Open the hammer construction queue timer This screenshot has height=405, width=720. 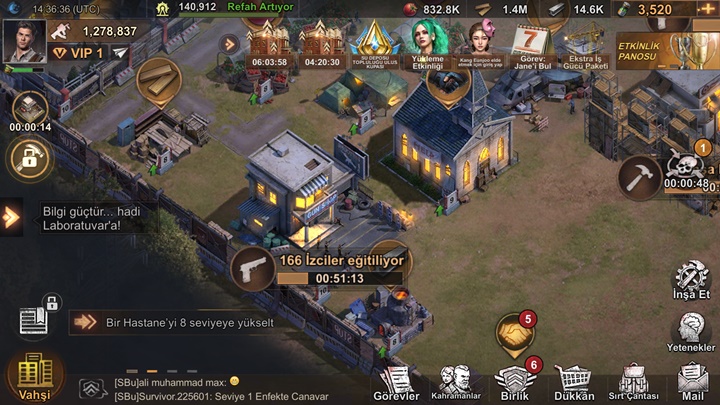click(640, 177)
